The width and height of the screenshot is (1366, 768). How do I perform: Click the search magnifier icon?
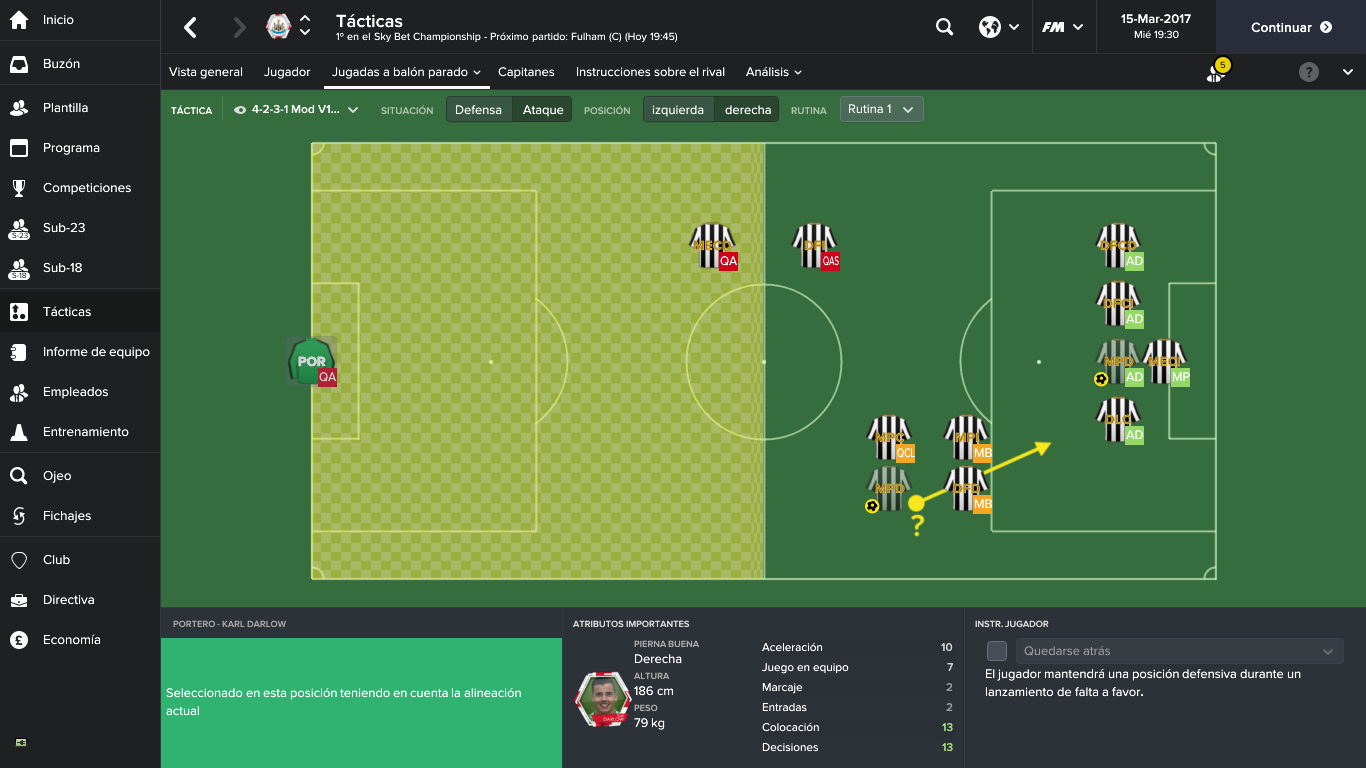click(944, 27)
